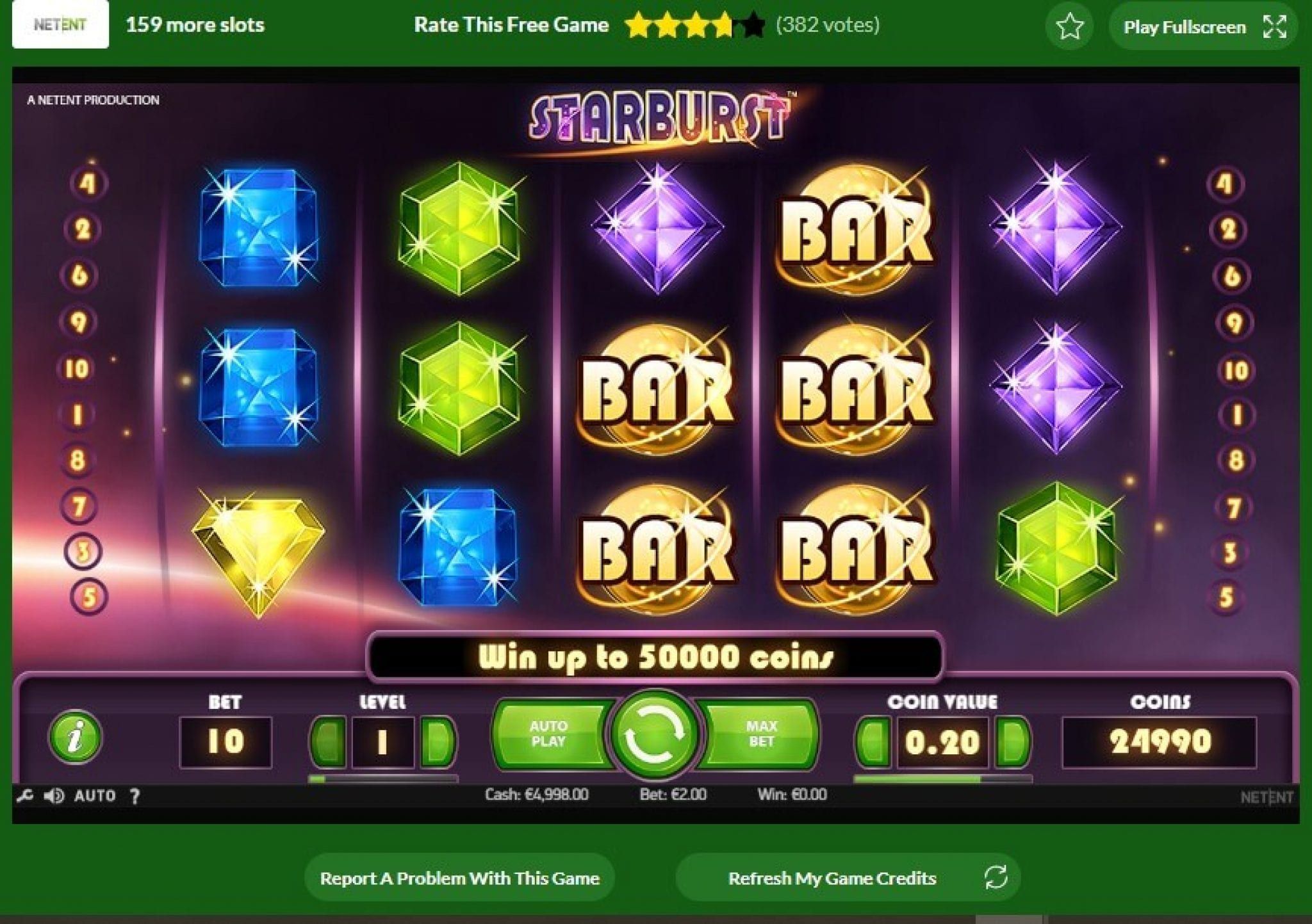Rate the game five stars
This screenshot has width=1312, height=924.
click(753, 26)
